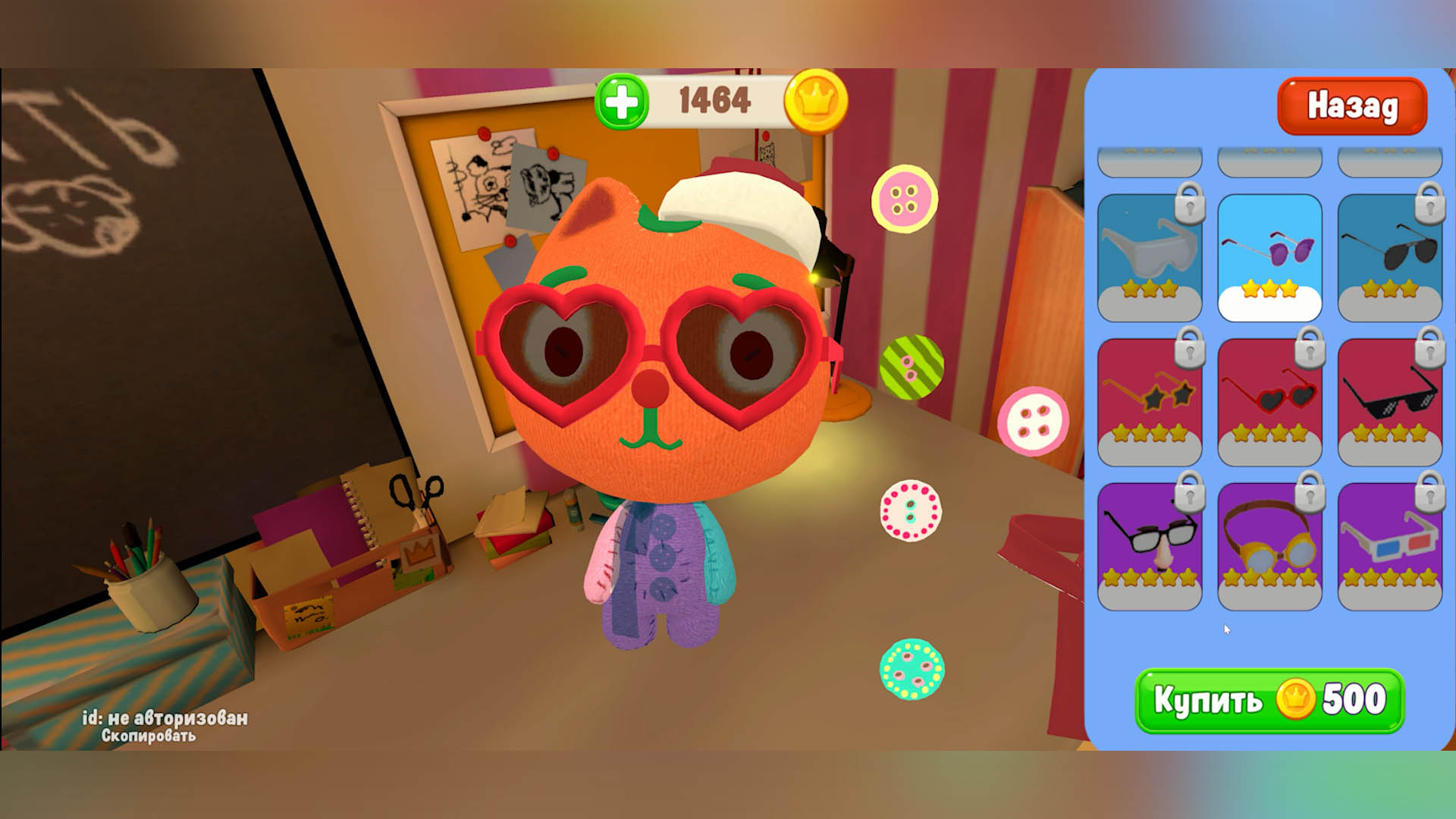Select the pixelated thug-life glasses card
This screenshot has width=1456, height=819.
pos(1390,402)
